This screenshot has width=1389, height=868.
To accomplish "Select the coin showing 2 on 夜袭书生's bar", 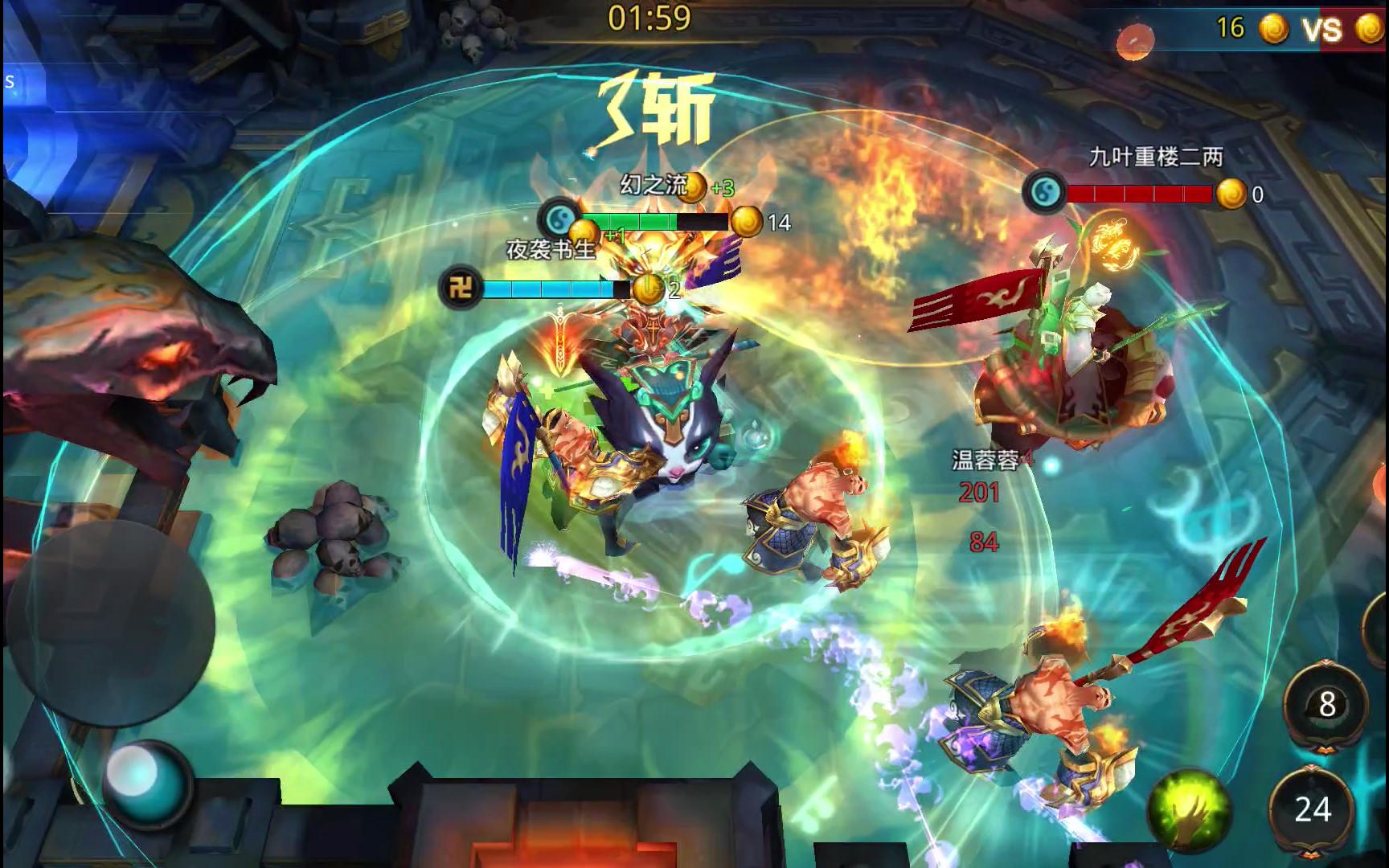I will coord(647,288).
